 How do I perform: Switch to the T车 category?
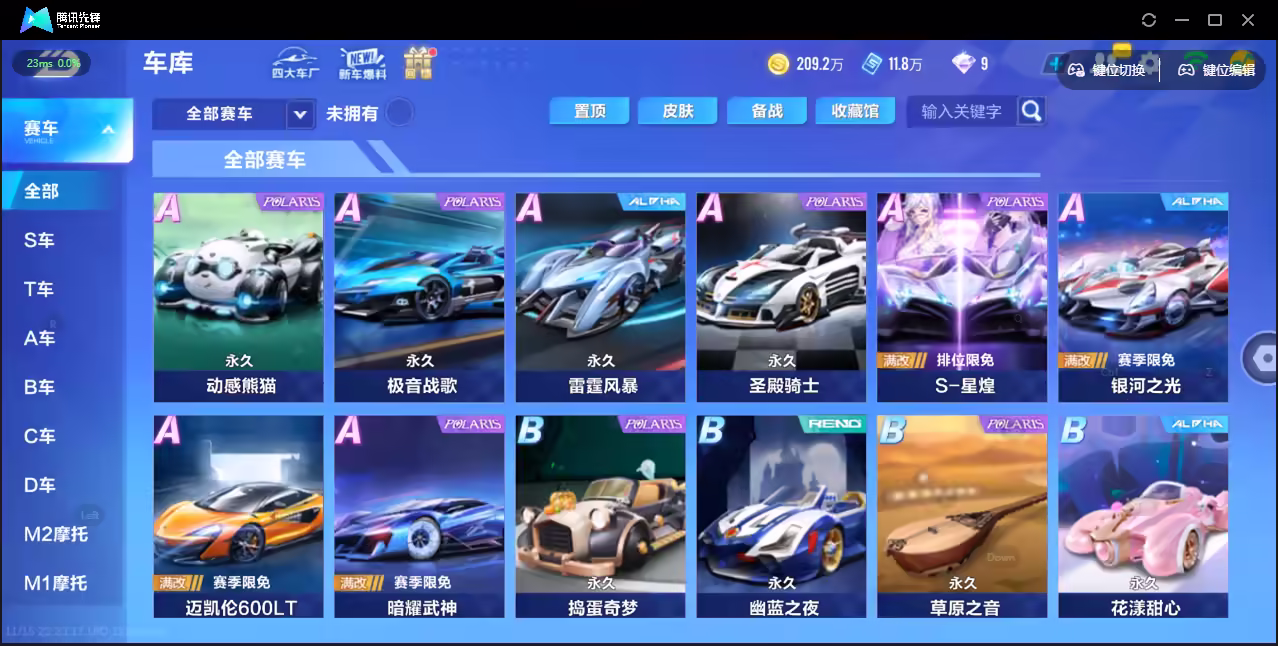pos(40,289)
